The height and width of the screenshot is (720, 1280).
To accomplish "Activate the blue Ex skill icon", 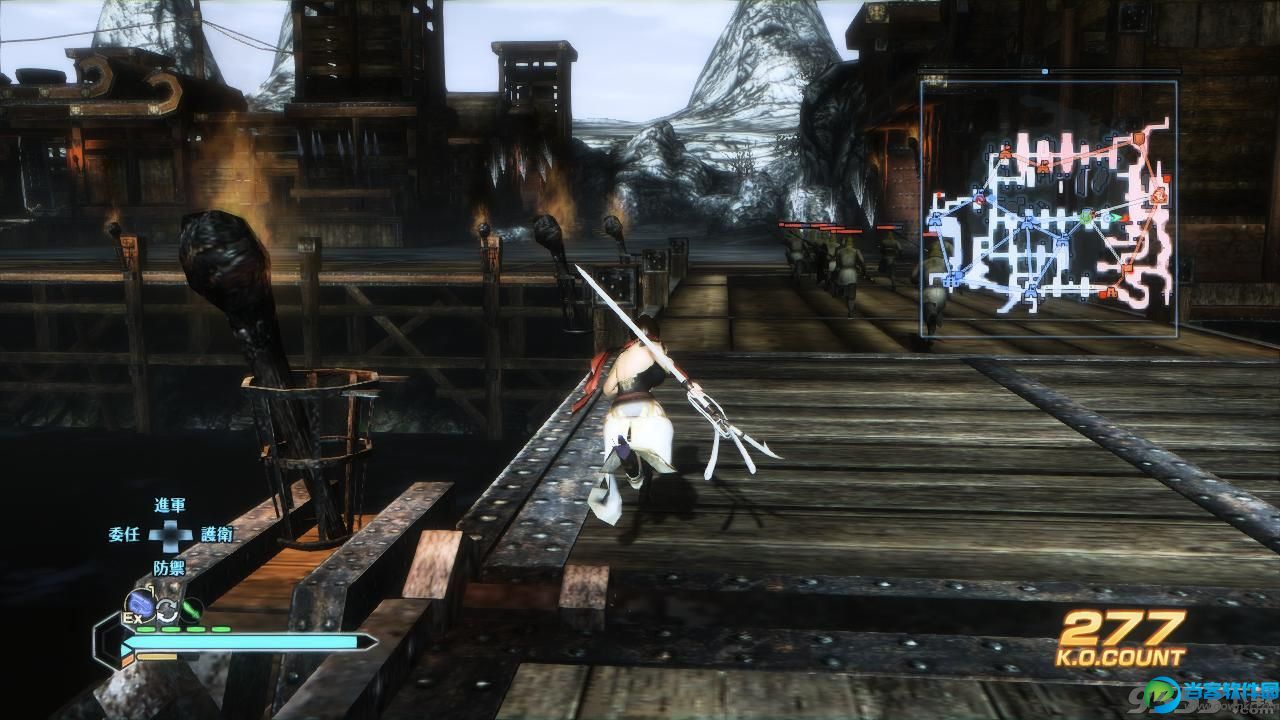I will (x=138, y=605).
